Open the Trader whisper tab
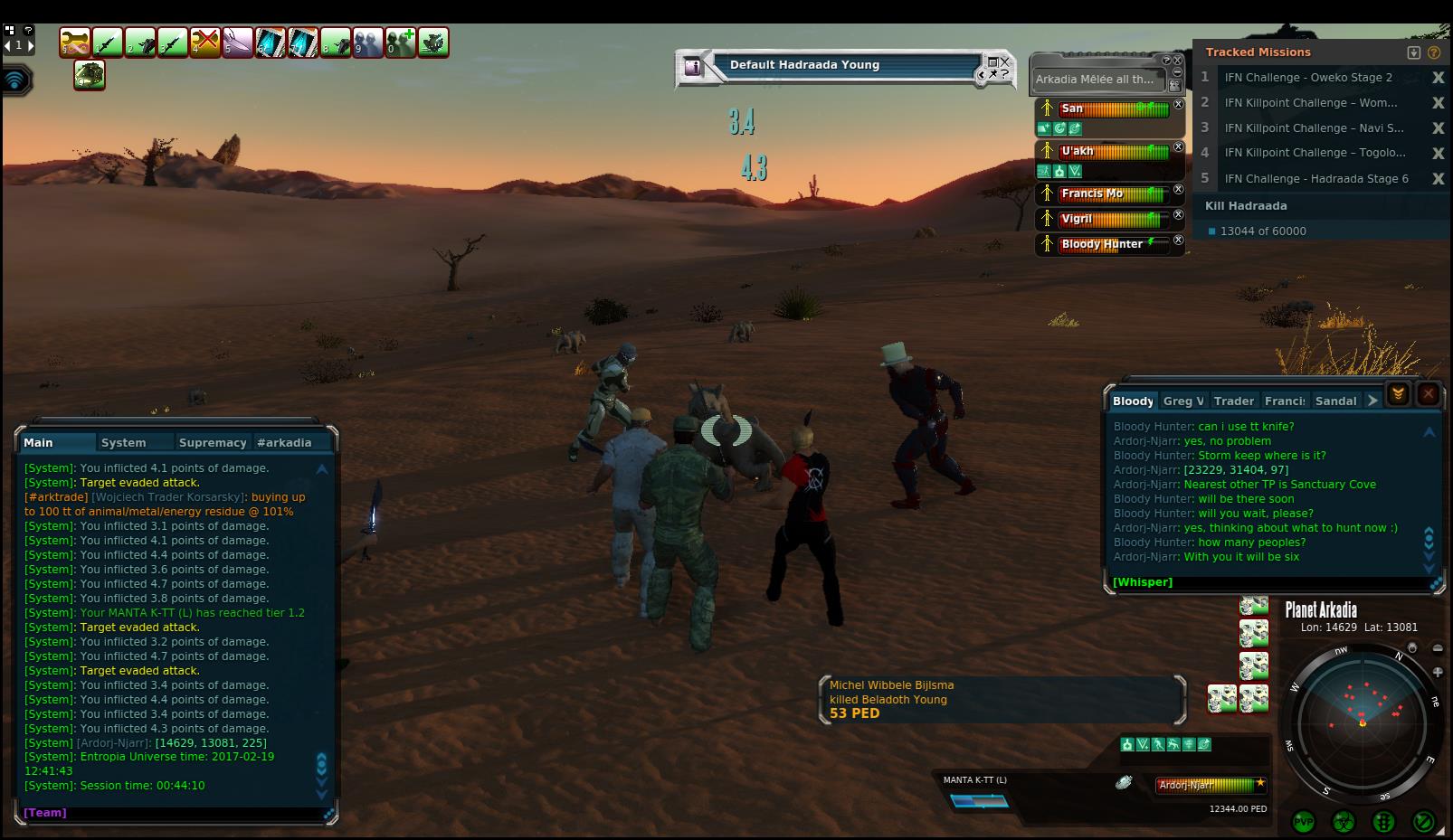This screenshot has width=1453, height=840. click(x=1234, y=401)
